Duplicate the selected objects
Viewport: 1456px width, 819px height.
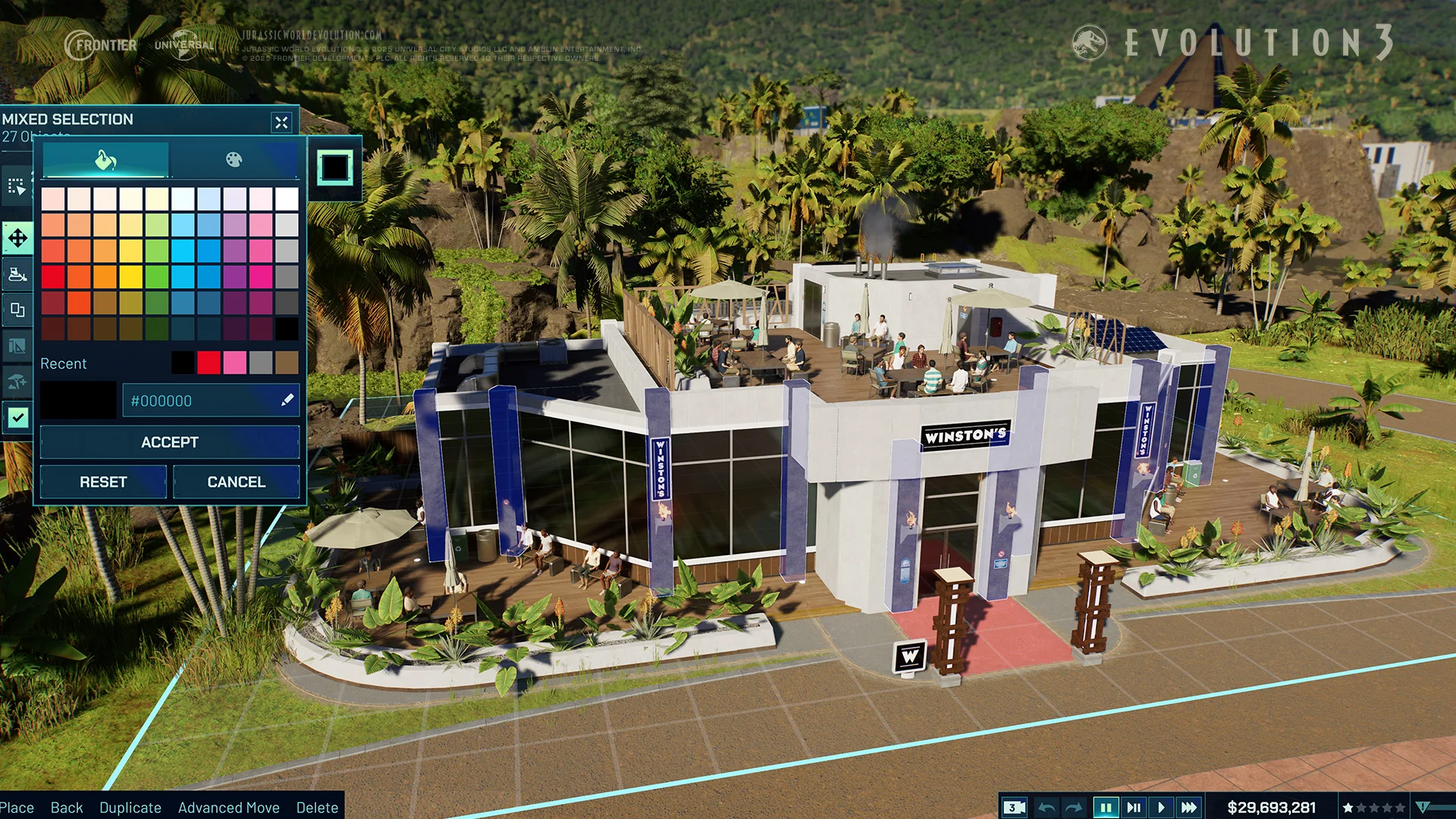[x=130, y=808]
